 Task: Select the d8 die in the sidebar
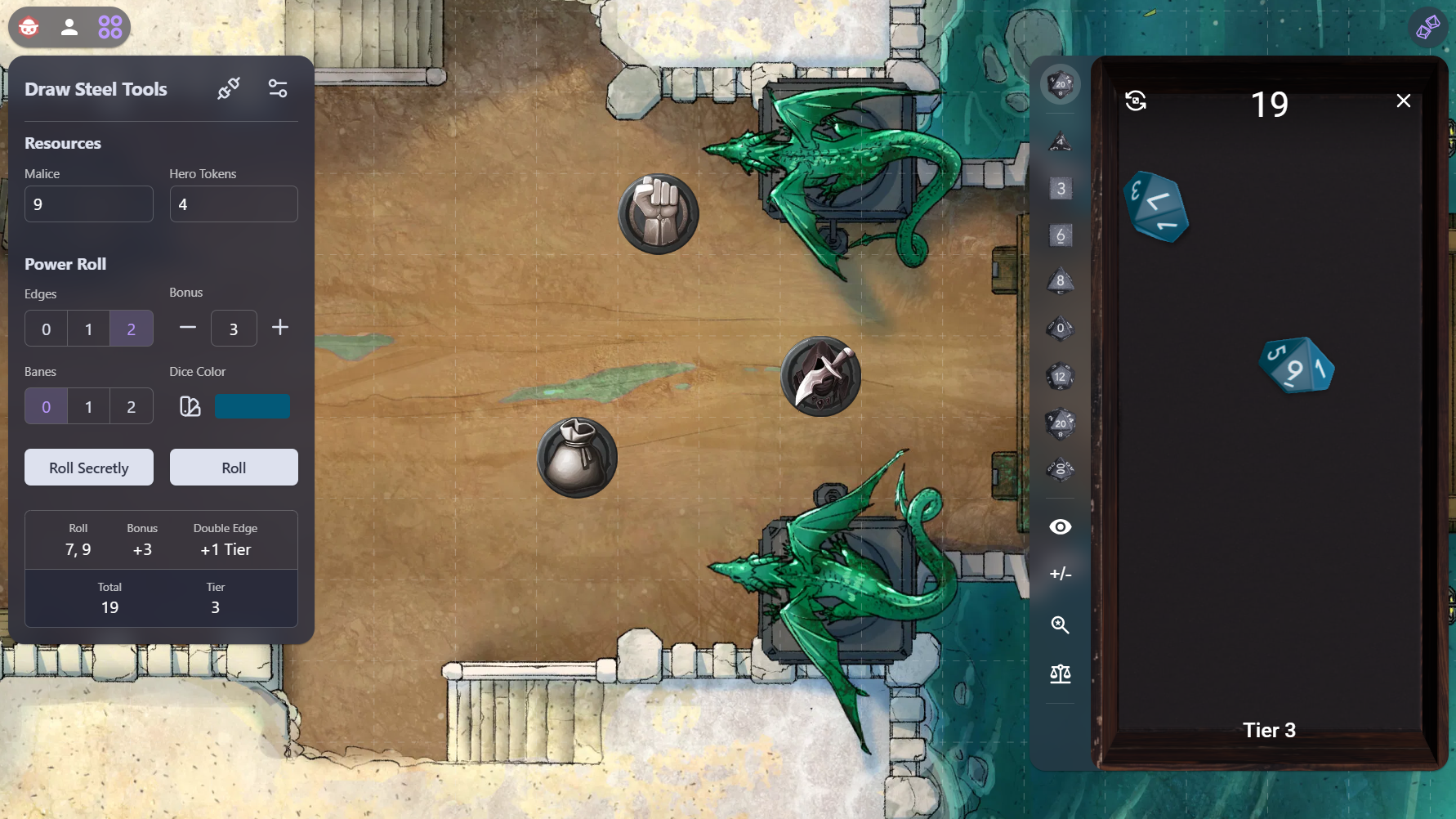click(1061, 281)
